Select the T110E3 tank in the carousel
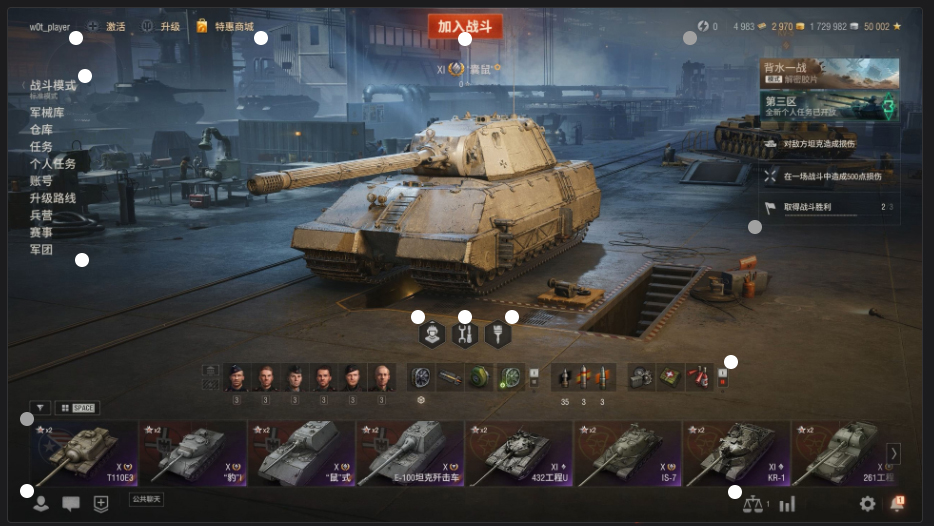The image size is (934, 526). [x=84, y=453]
